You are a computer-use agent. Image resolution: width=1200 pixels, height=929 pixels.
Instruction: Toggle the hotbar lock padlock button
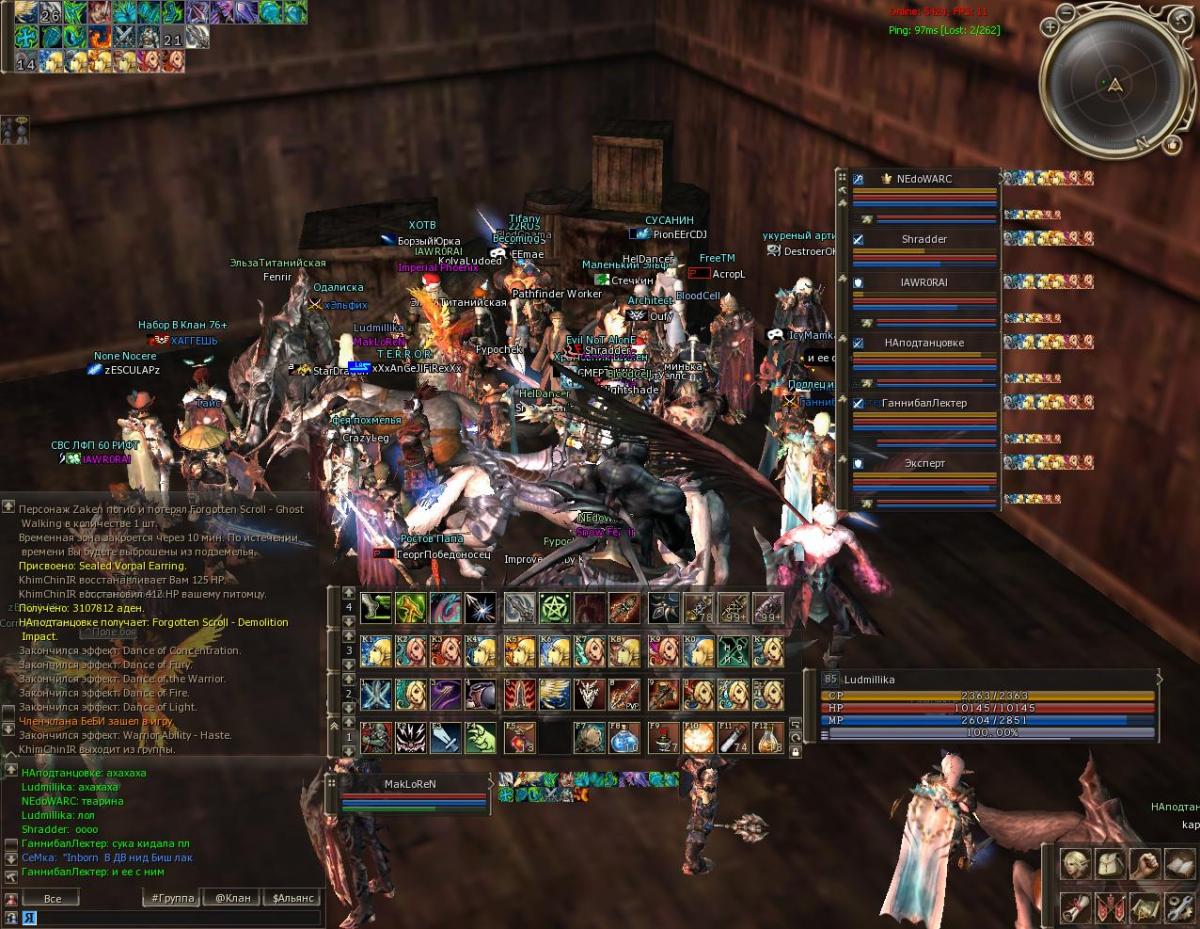(x=796, y=751)
